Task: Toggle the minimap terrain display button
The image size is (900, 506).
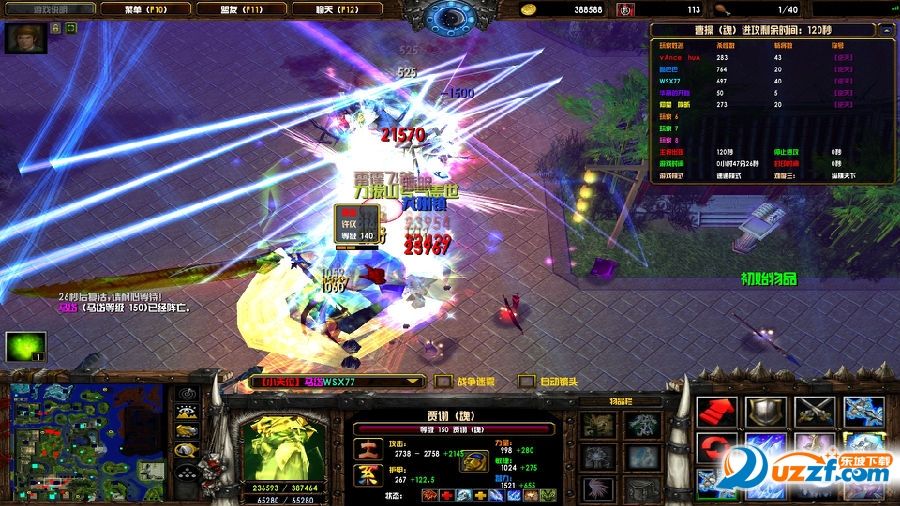Action: coord(186,412)
